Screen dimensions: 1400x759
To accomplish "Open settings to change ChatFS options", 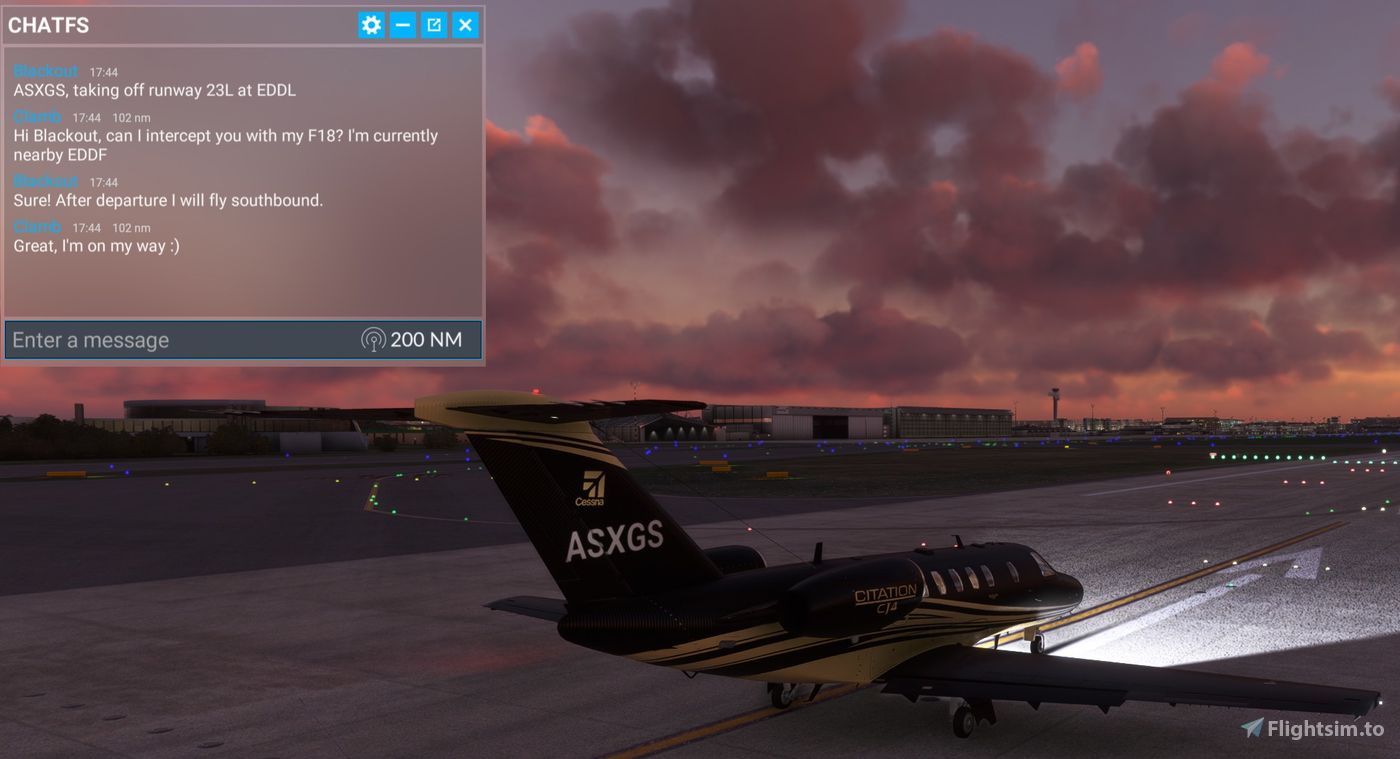I will (x=371, y=25).
